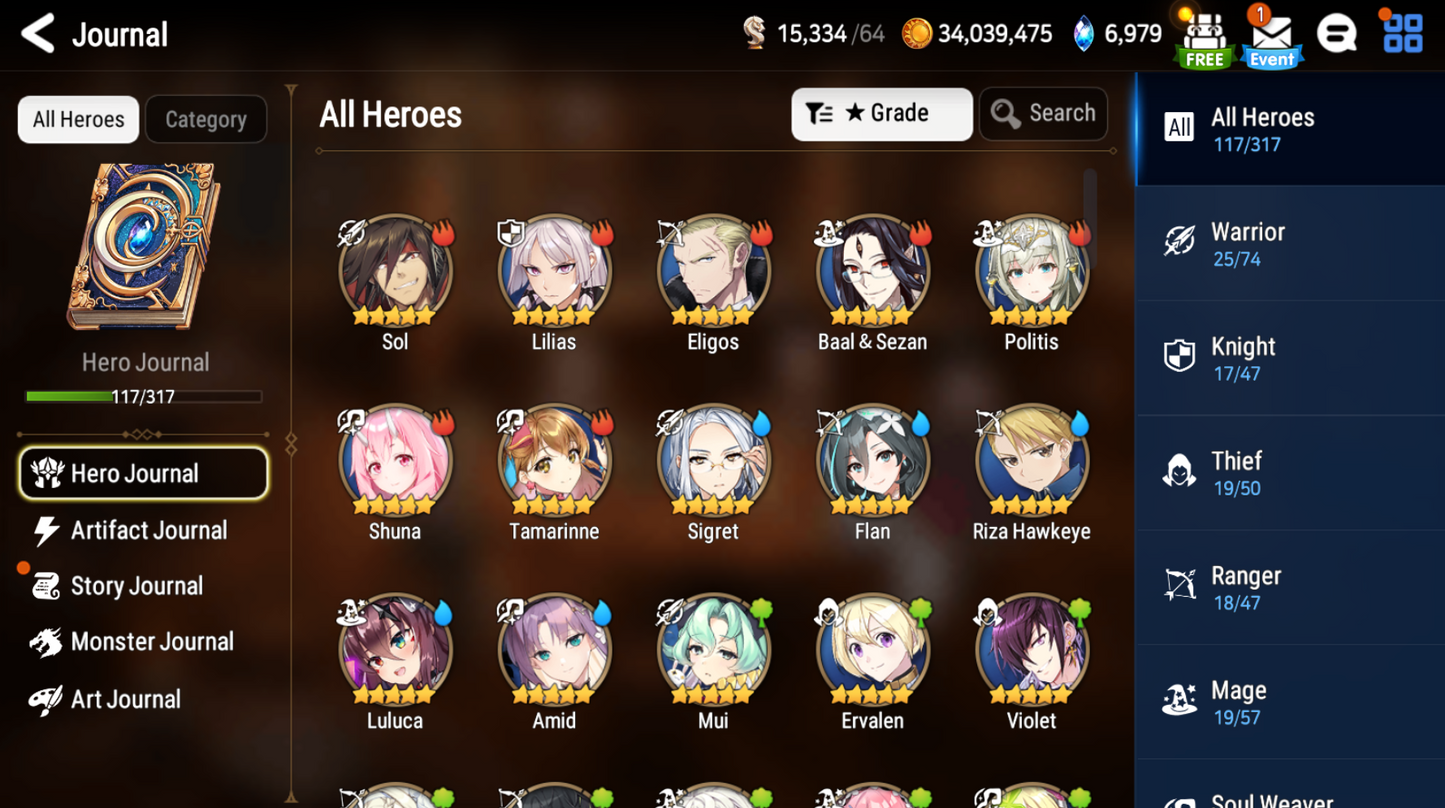The height and width of the screenshot is (808, 1445).
Task: Open the FREE gift package icon
Action: point(1203,35)
